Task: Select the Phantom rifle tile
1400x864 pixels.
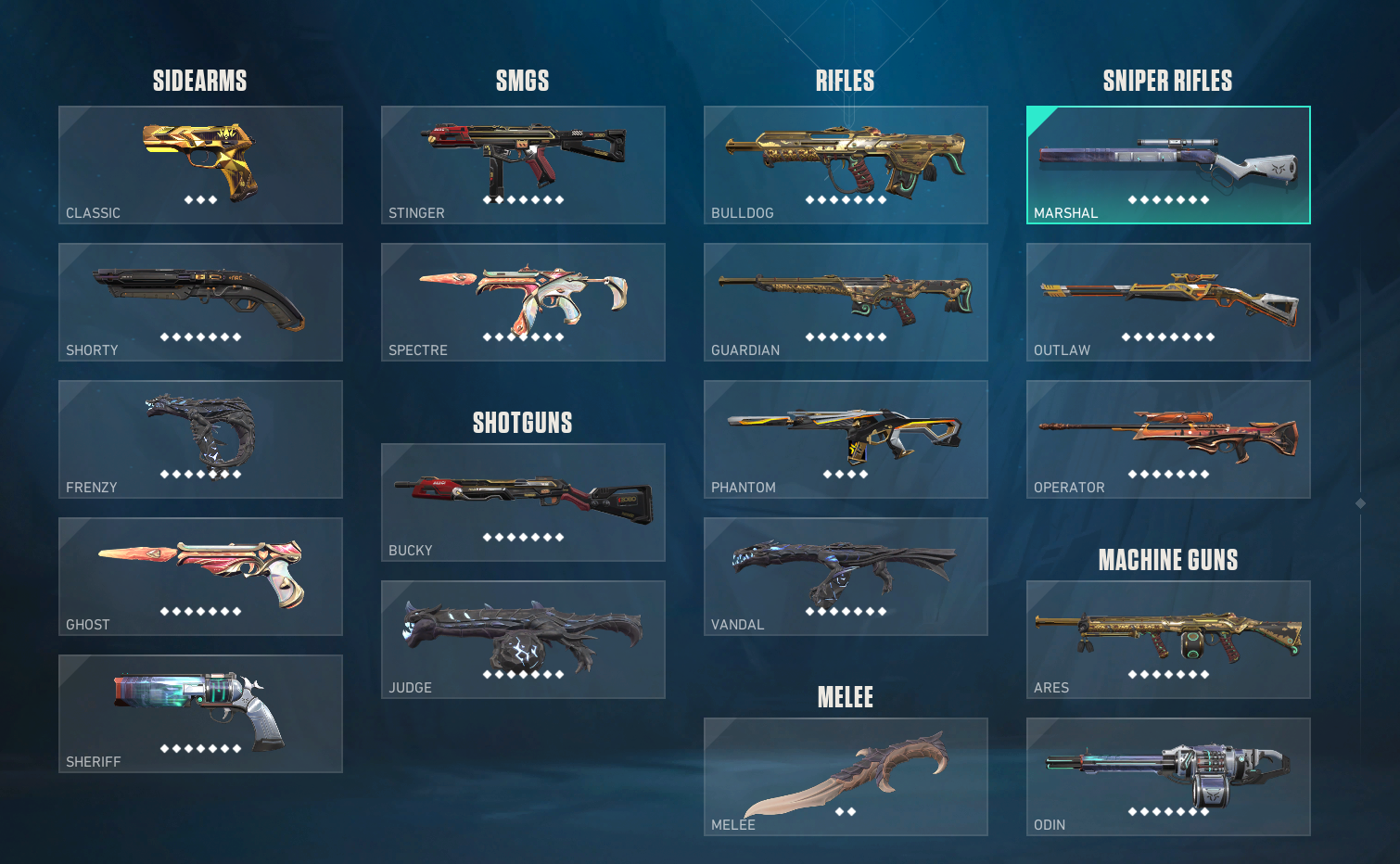Action: (846, 439)
